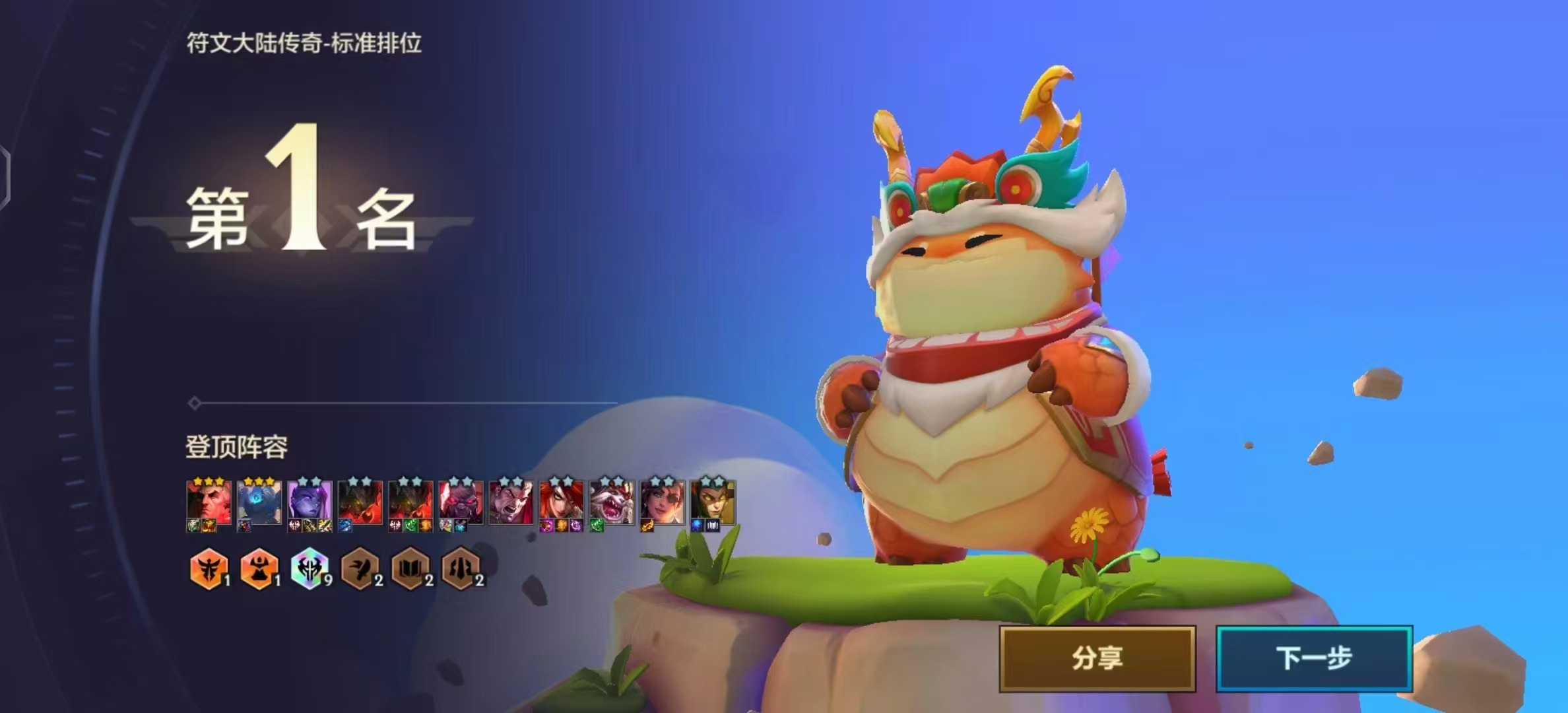
Task: Continue with the 下一步 button
Action: point(1314,658)
